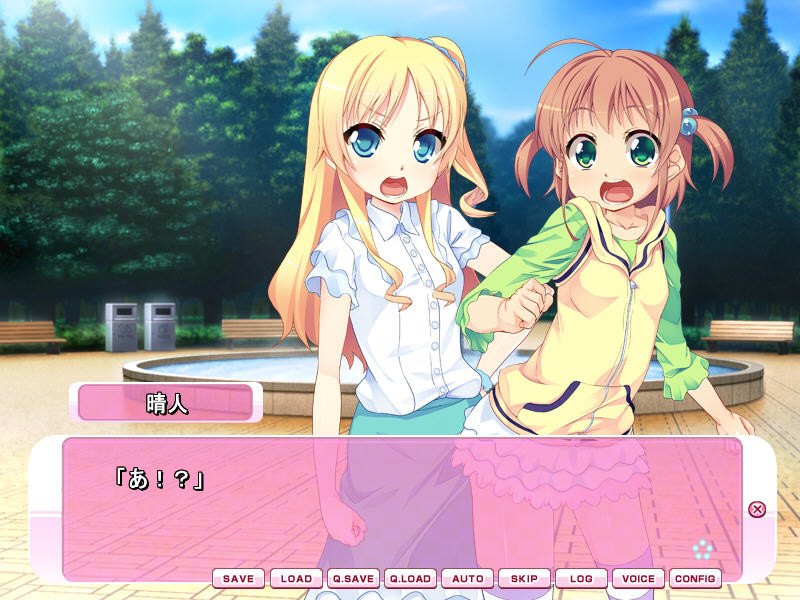Open the CONFIG settings
Viewport: 800px width, 600px height.
tap(695, 578)
